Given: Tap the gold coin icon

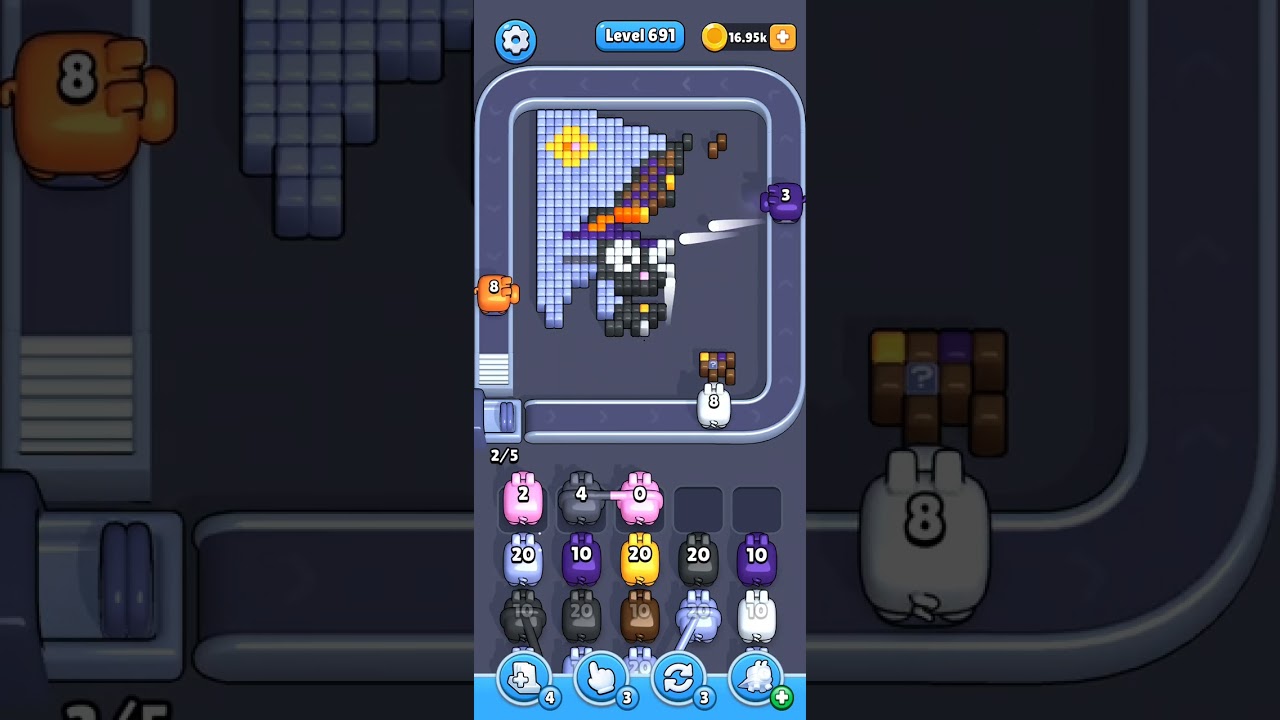Looking at the screenshot, I should pyautogui.click(x=714, y=36).
